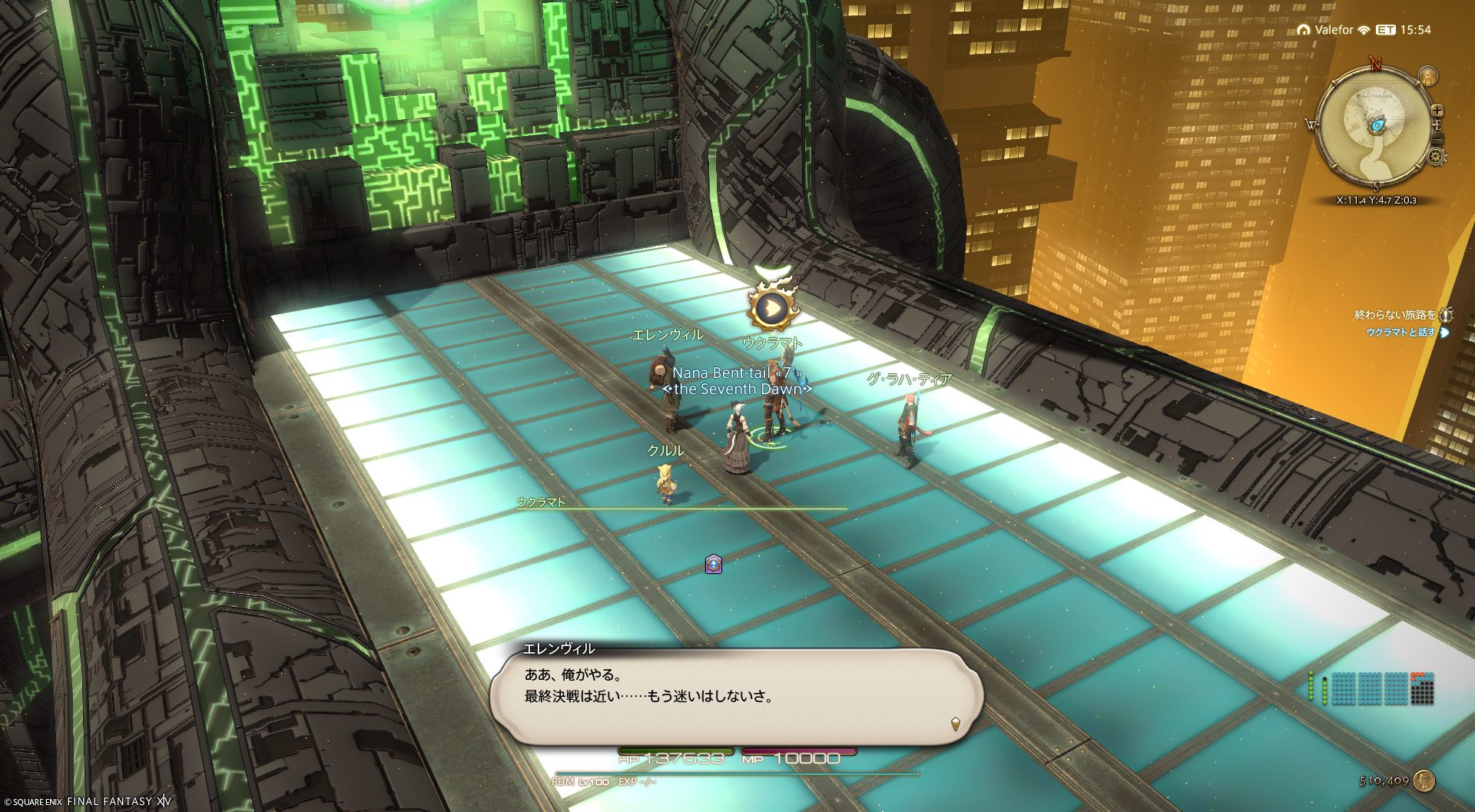Toggle the ET Eorzea time clock

1403,30
